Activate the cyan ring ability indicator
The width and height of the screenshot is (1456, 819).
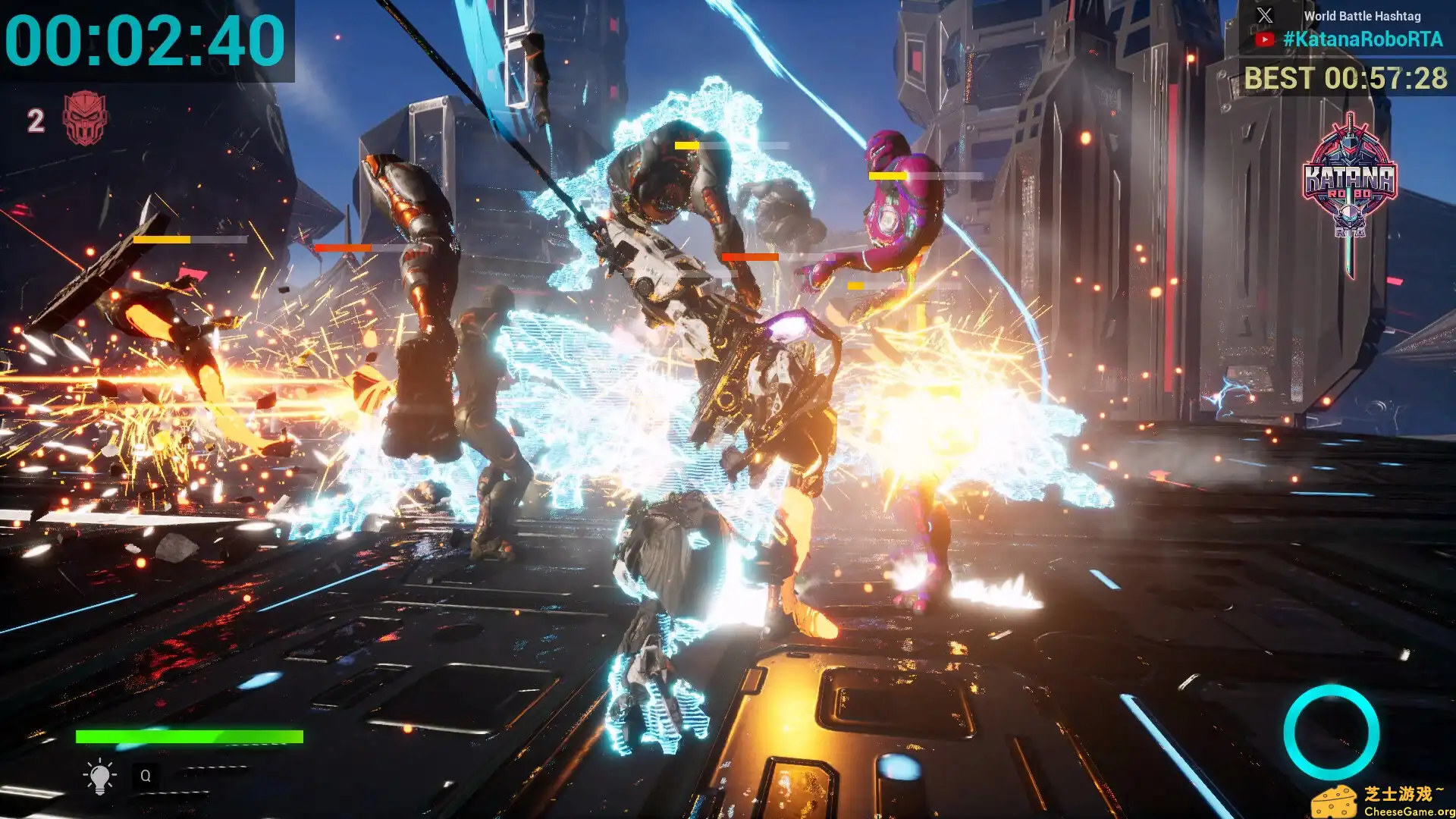[x=1331, y=733]
